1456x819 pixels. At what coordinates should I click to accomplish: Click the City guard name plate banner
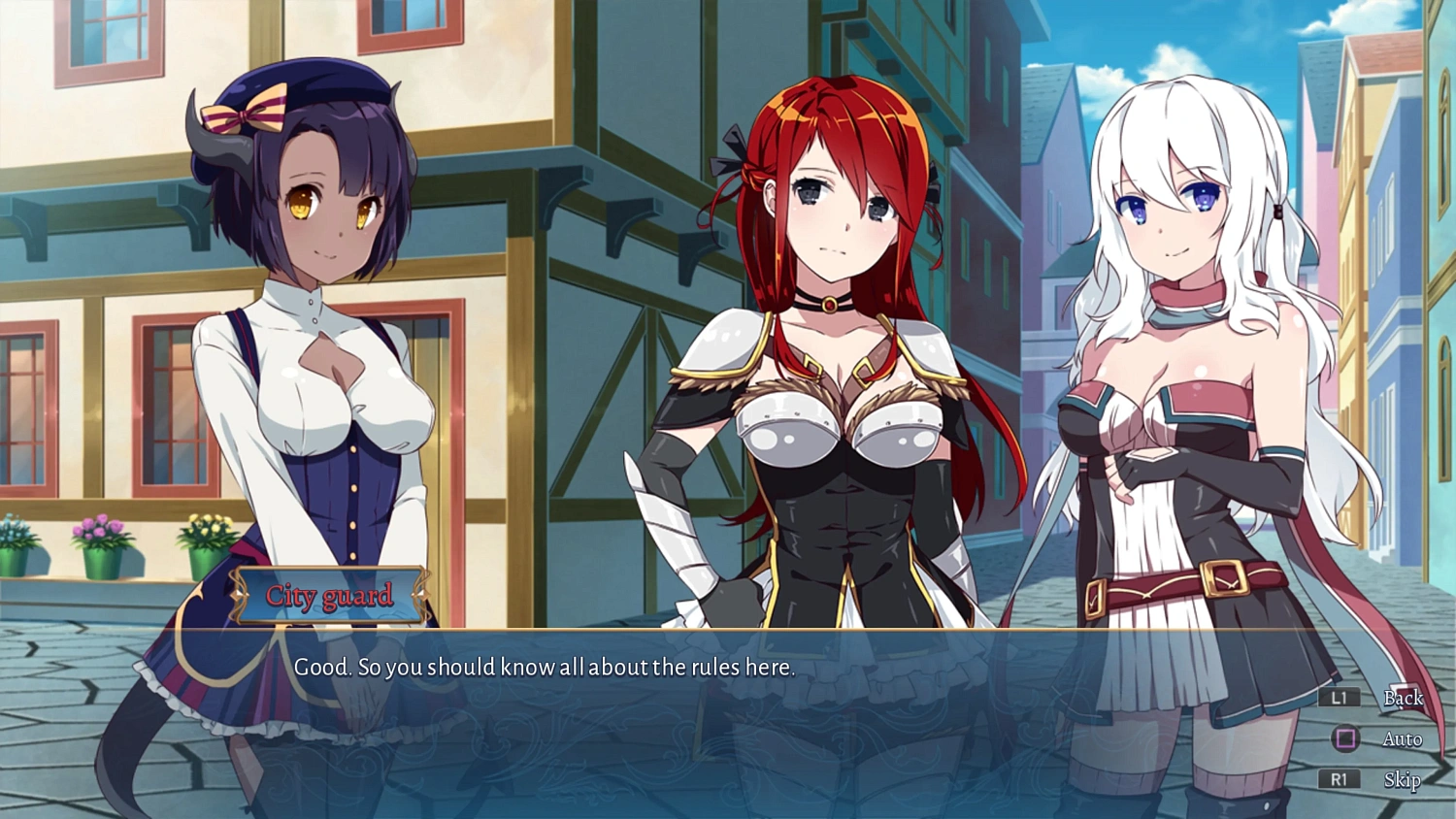tap(331, 595)
